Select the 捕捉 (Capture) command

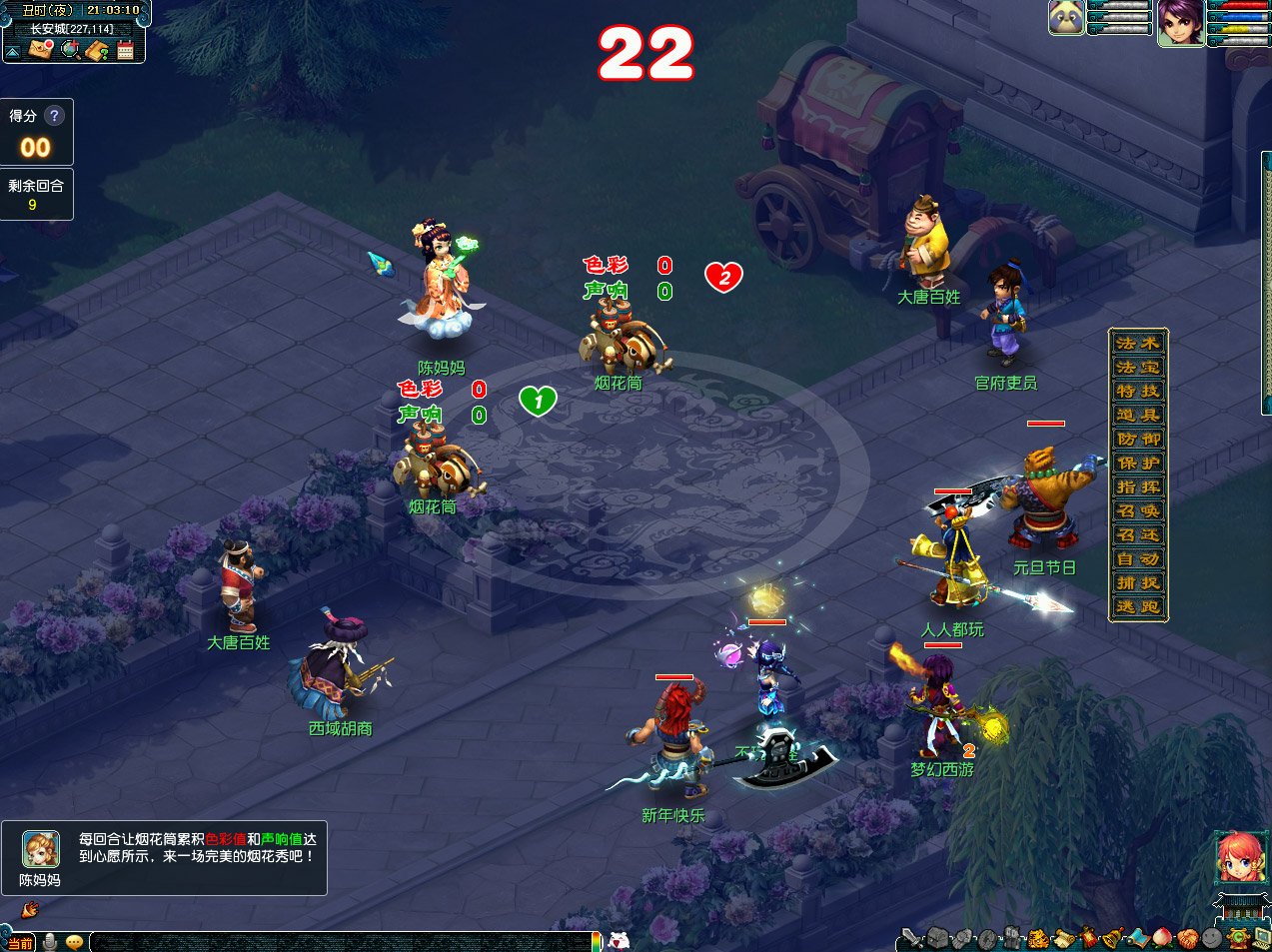[x=1138, y=583]
